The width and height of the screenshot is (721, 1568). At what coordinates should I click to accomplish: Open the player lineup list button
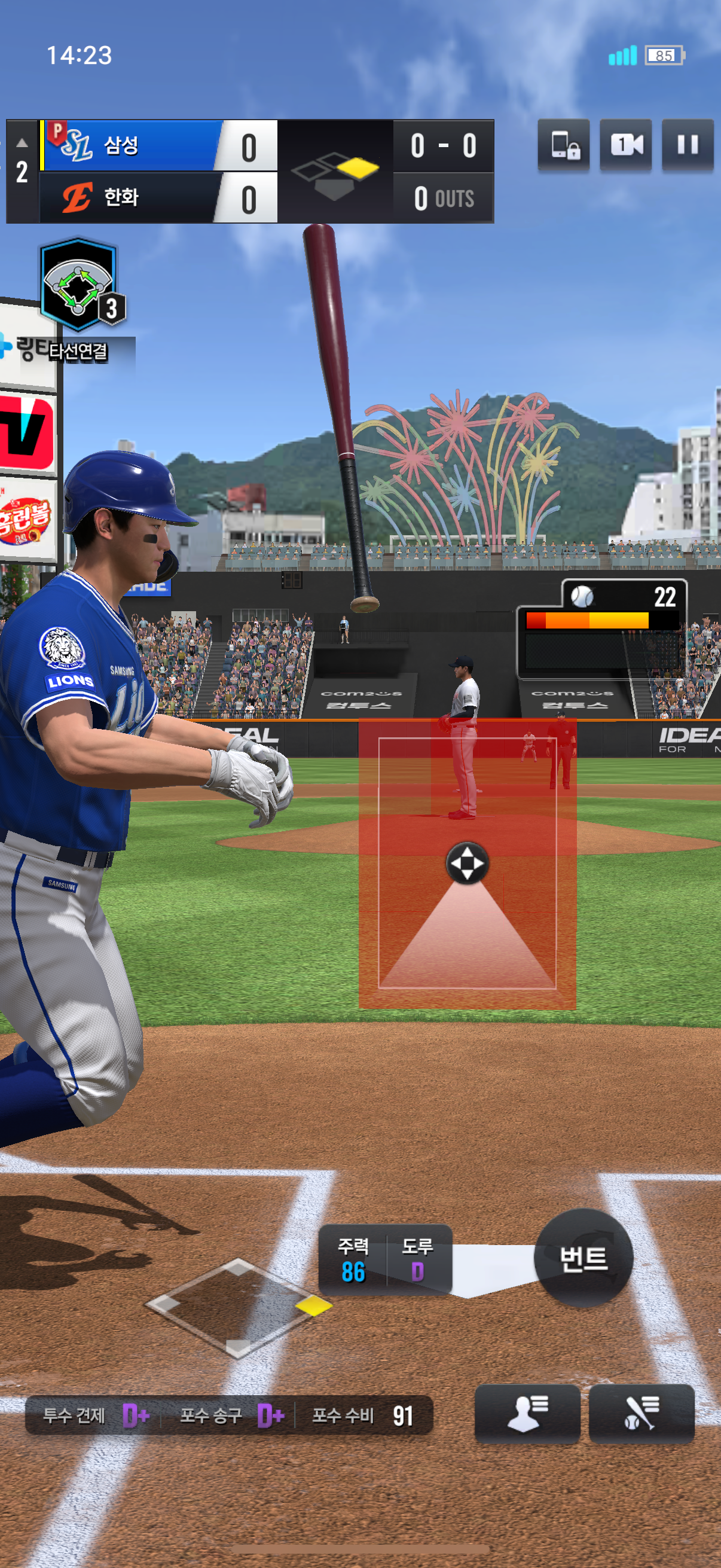(527, 1413)
